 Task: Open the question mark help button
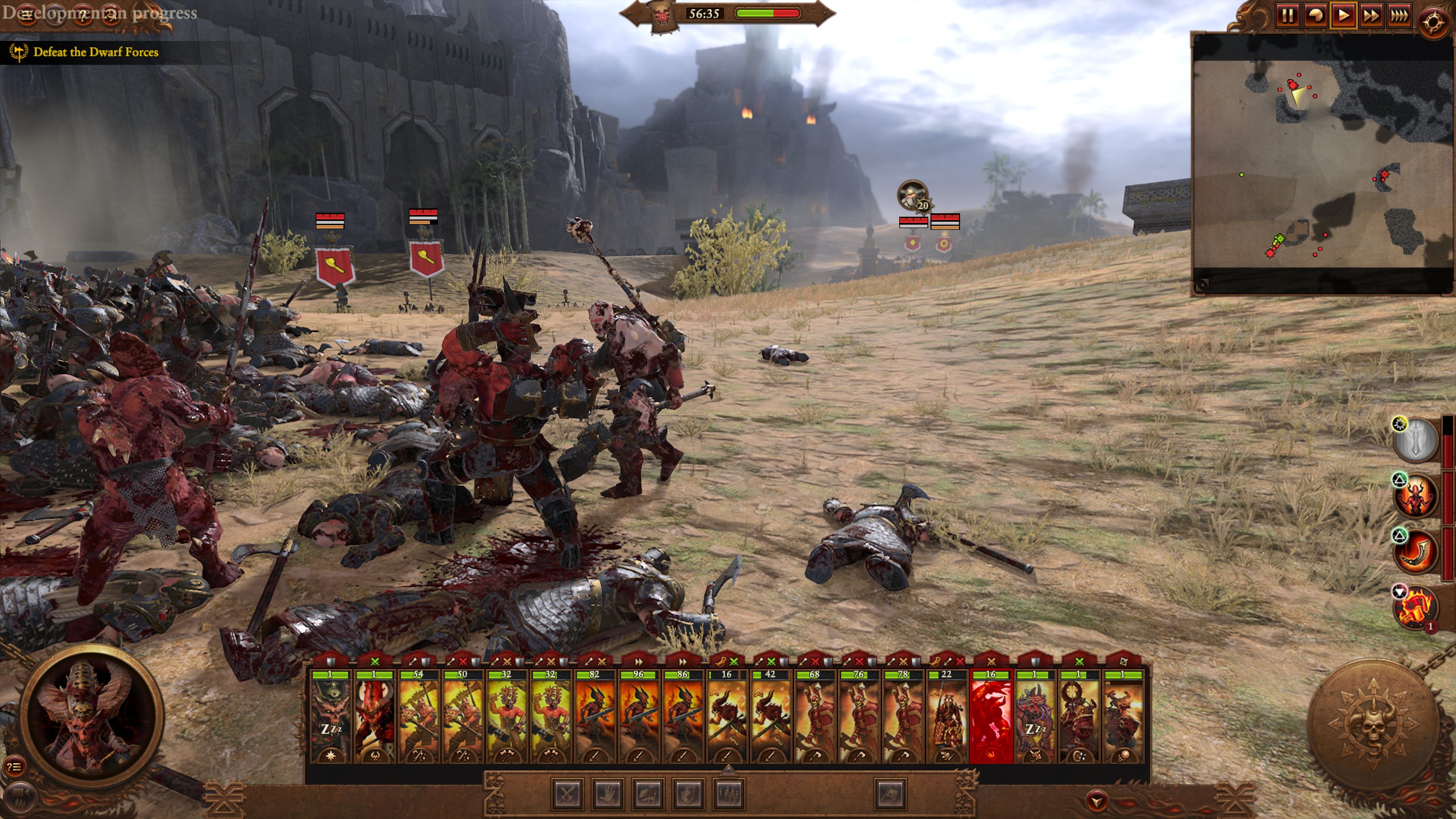pyautogui.click(x=84, y=14)
